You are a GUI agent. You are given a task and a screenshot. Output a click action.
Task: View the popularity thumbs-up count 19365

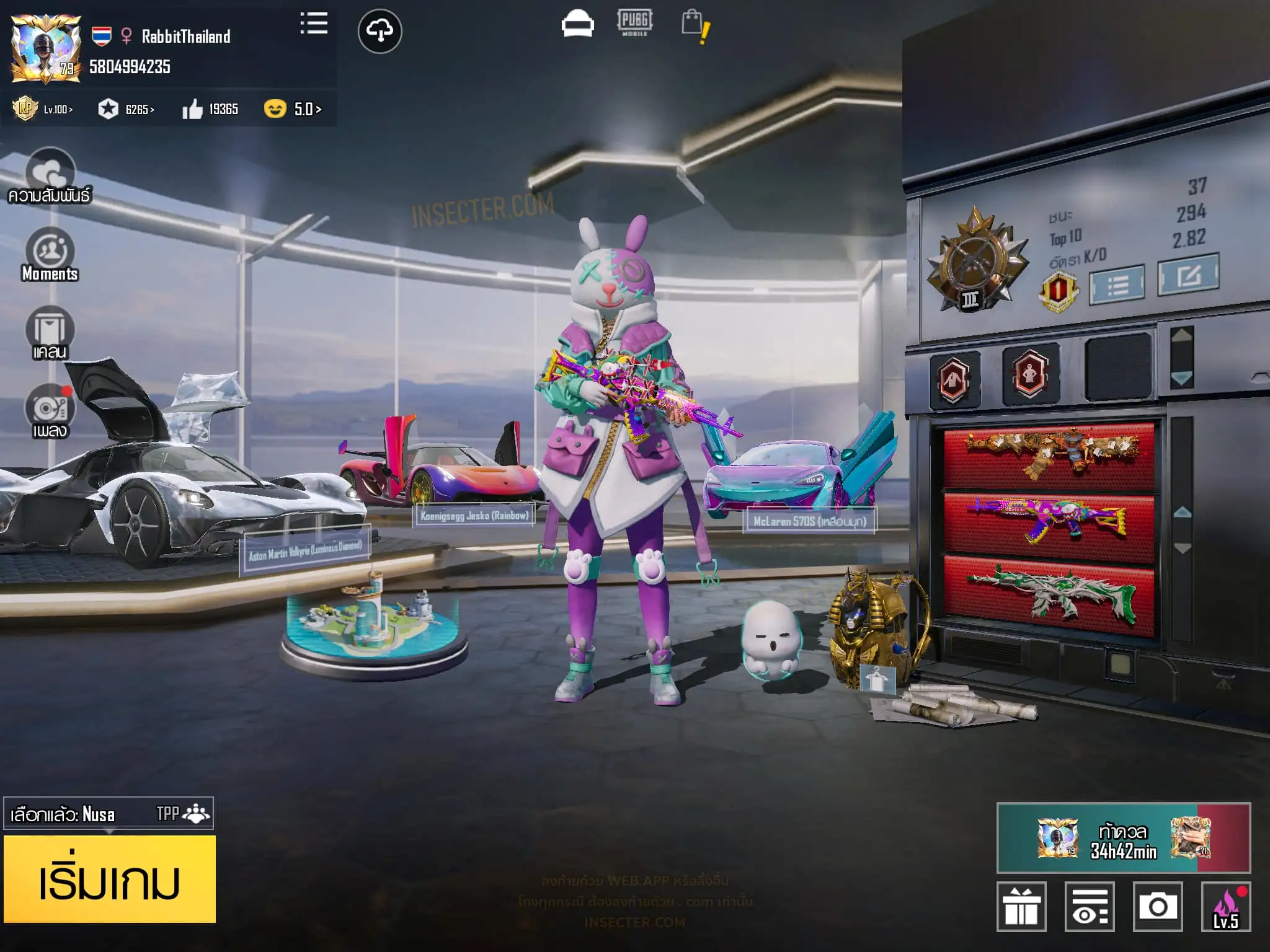pos(211,110)
